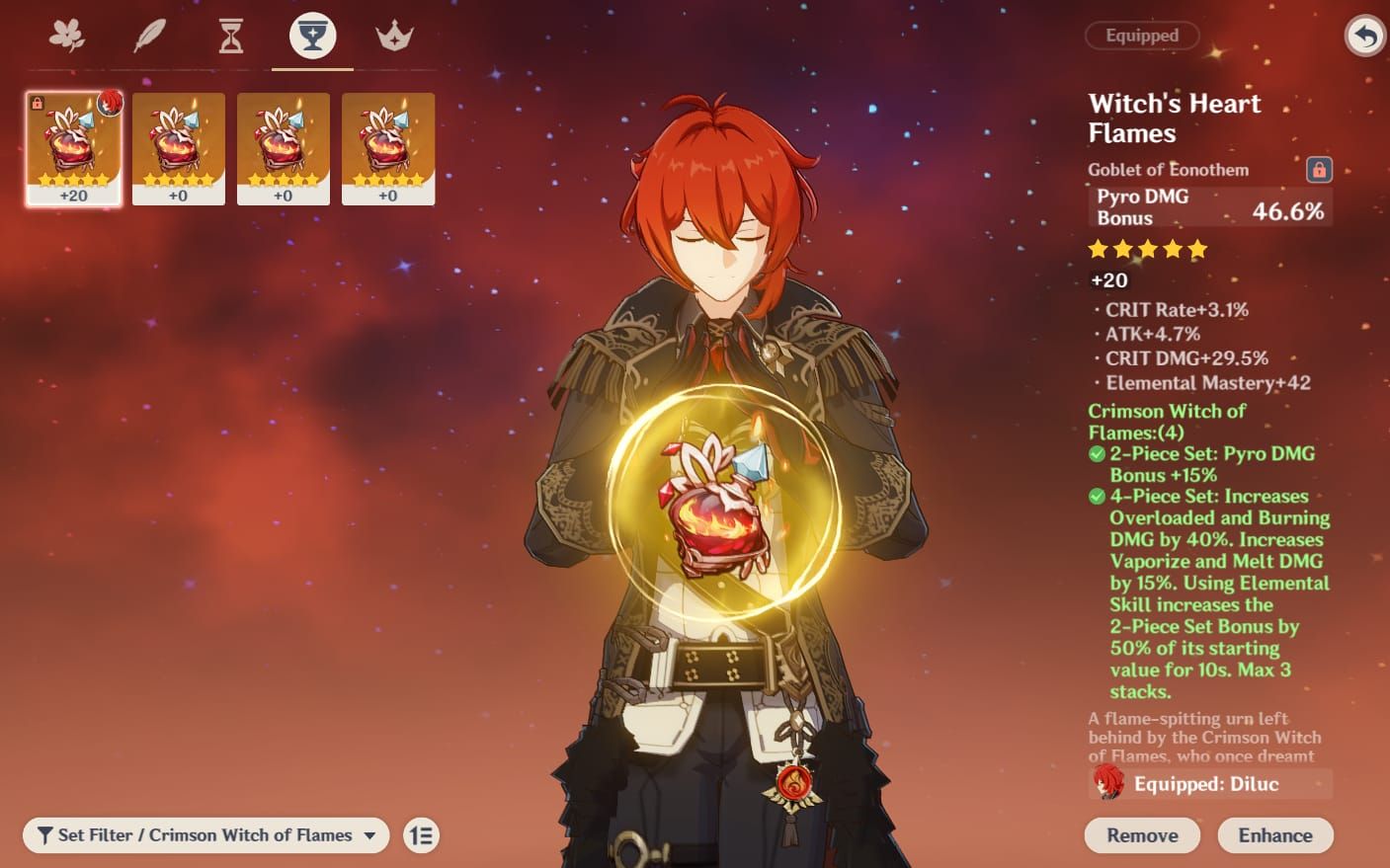Switch to the Circlet of Logos crown tab
The image size is (1390, 868).
click(x=394, y=37)
